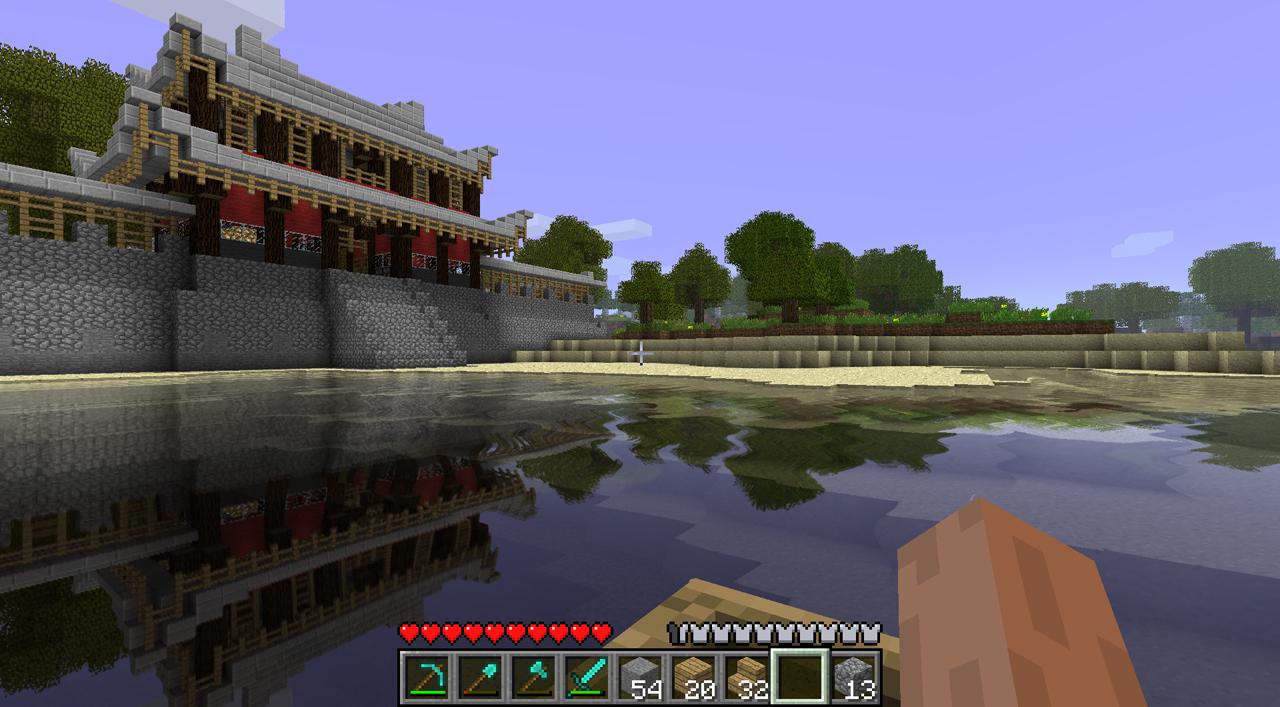The width and height of the screenshot is (1280, 707).
Task: Choose the hotbar slot with 32 wood blocks
Action: [746, 677]
